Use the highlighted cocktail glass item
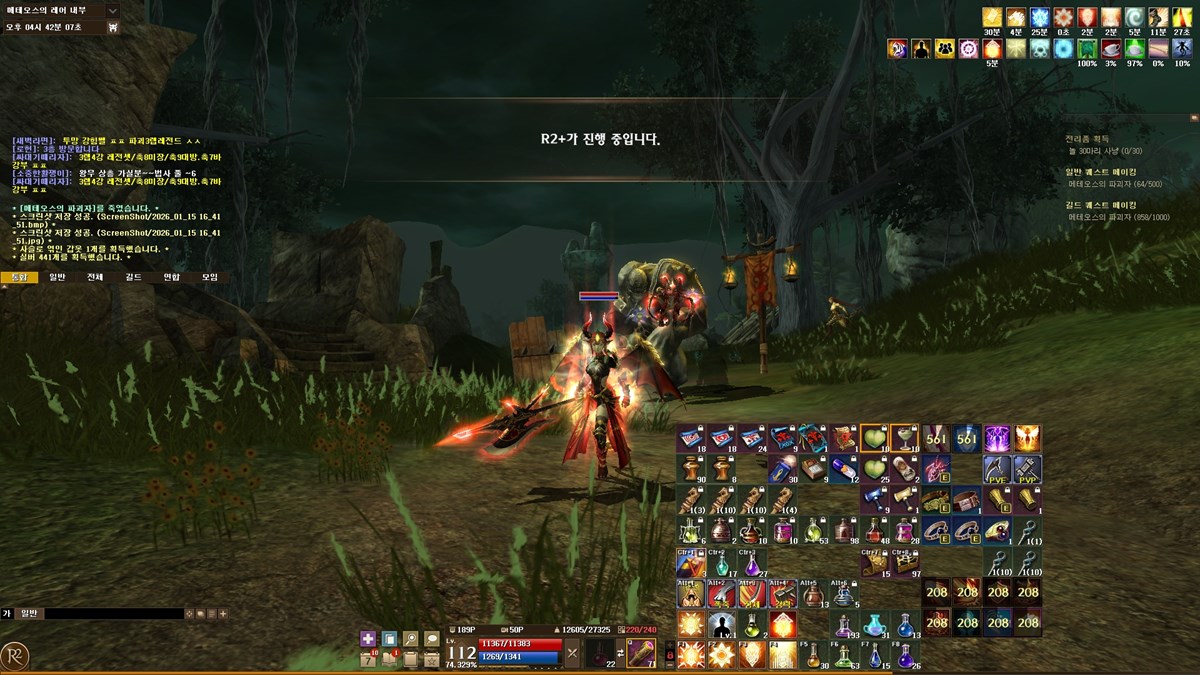The width and height of the screenshot is (1200, 675). tap(905, 438)
